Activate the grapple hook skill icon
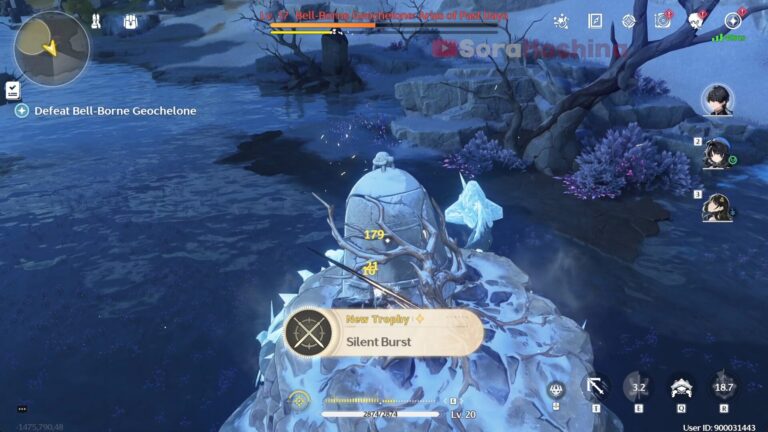Screen dimensions: 768x432 597,387
